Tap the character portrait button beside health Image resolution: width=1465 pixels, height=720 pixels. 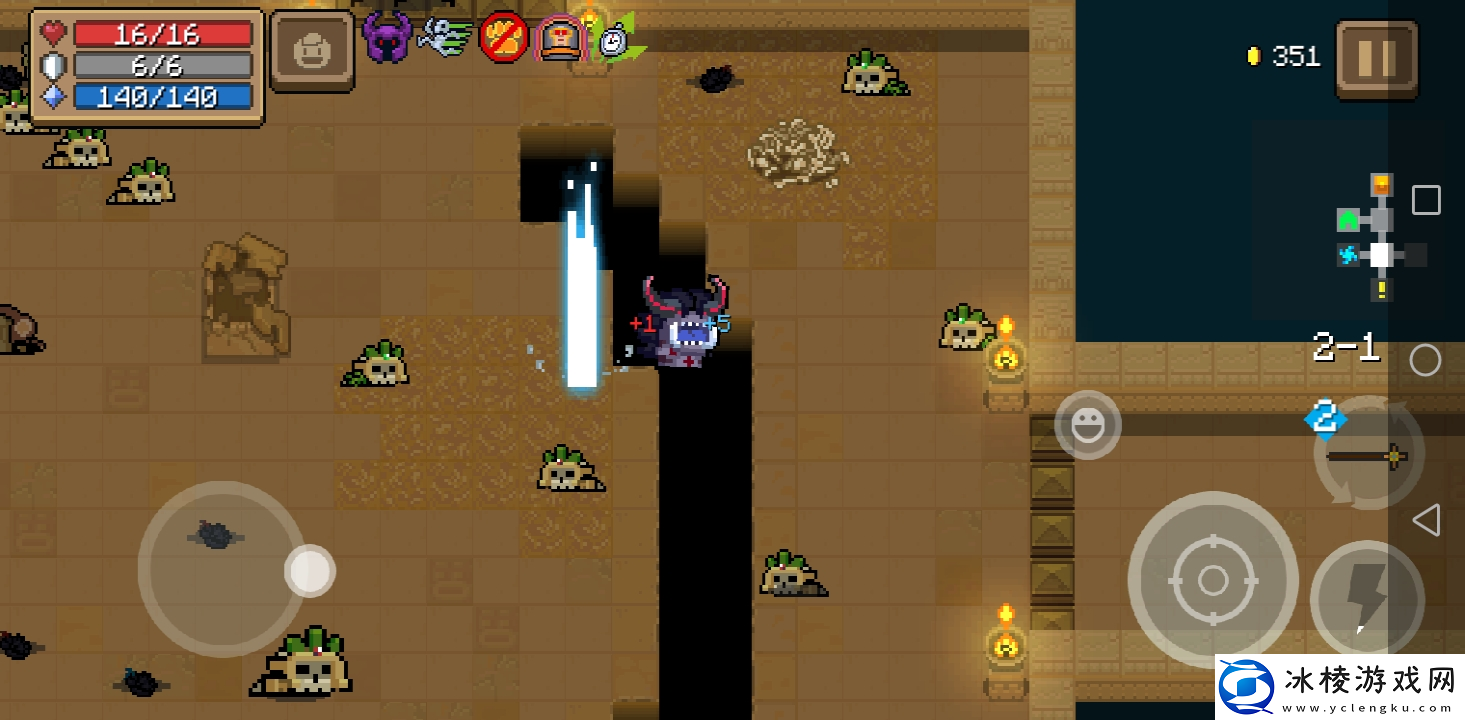(x=311, y=51)
